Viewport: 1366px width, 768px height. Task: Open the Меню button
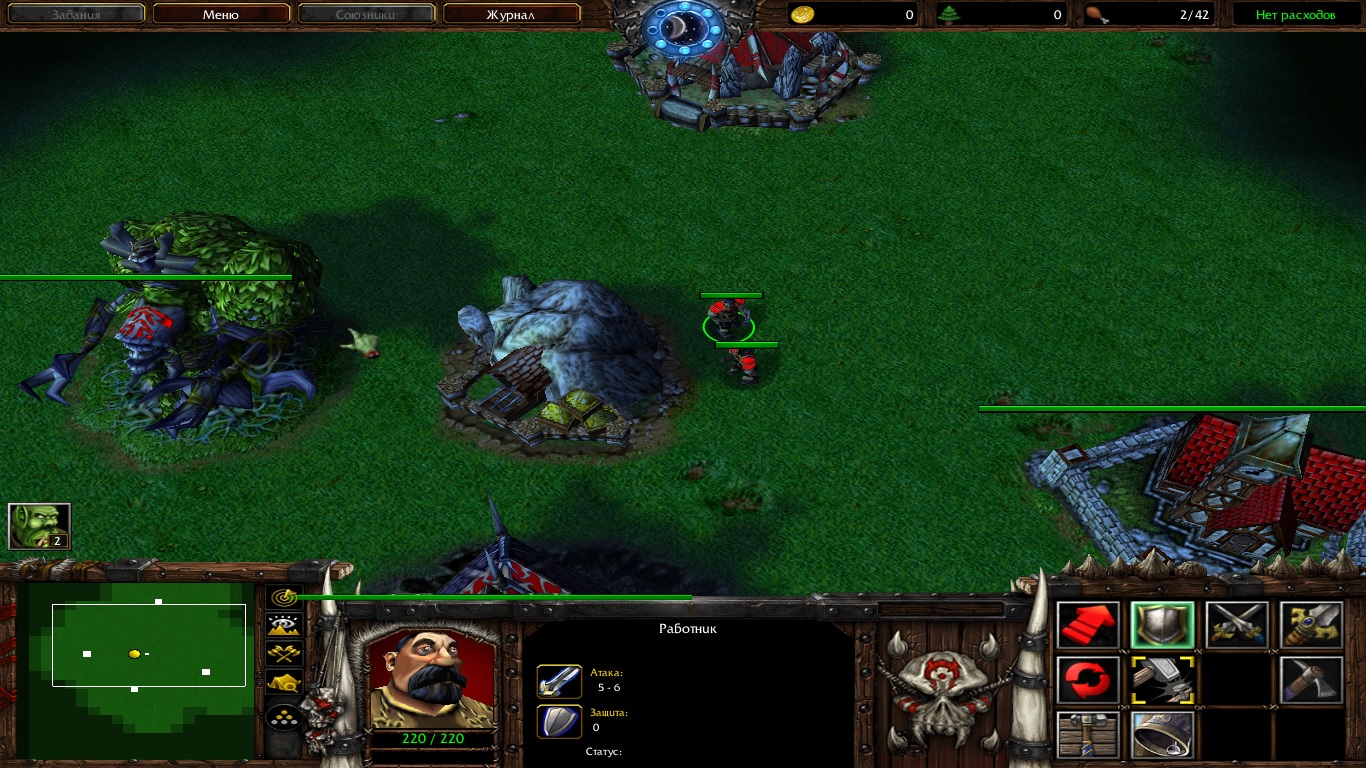coord(221,15)
